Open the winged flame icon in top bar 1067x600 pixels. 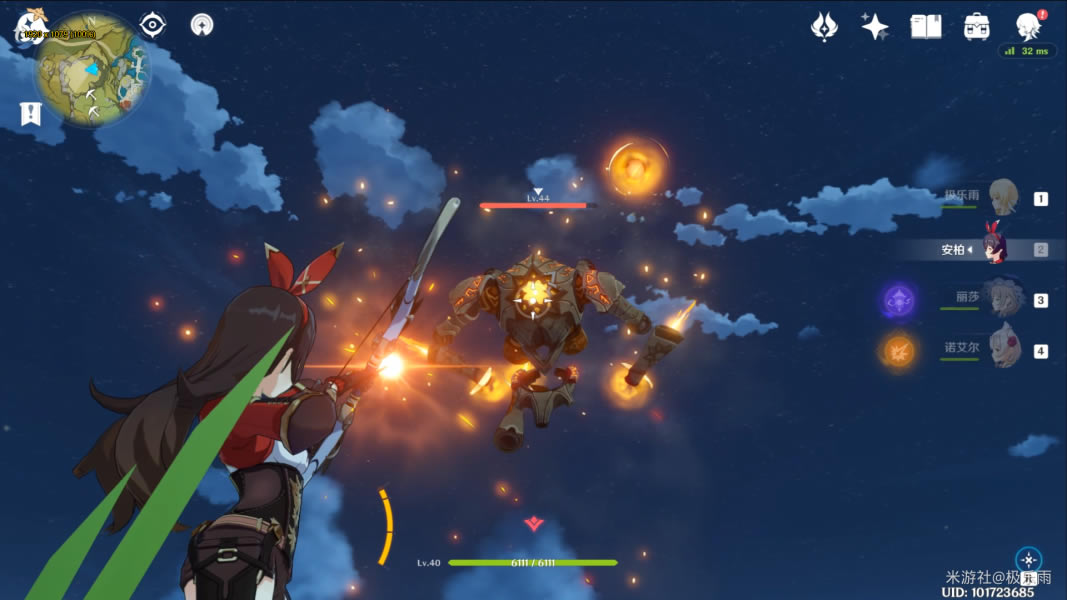[x=824, y=27]
